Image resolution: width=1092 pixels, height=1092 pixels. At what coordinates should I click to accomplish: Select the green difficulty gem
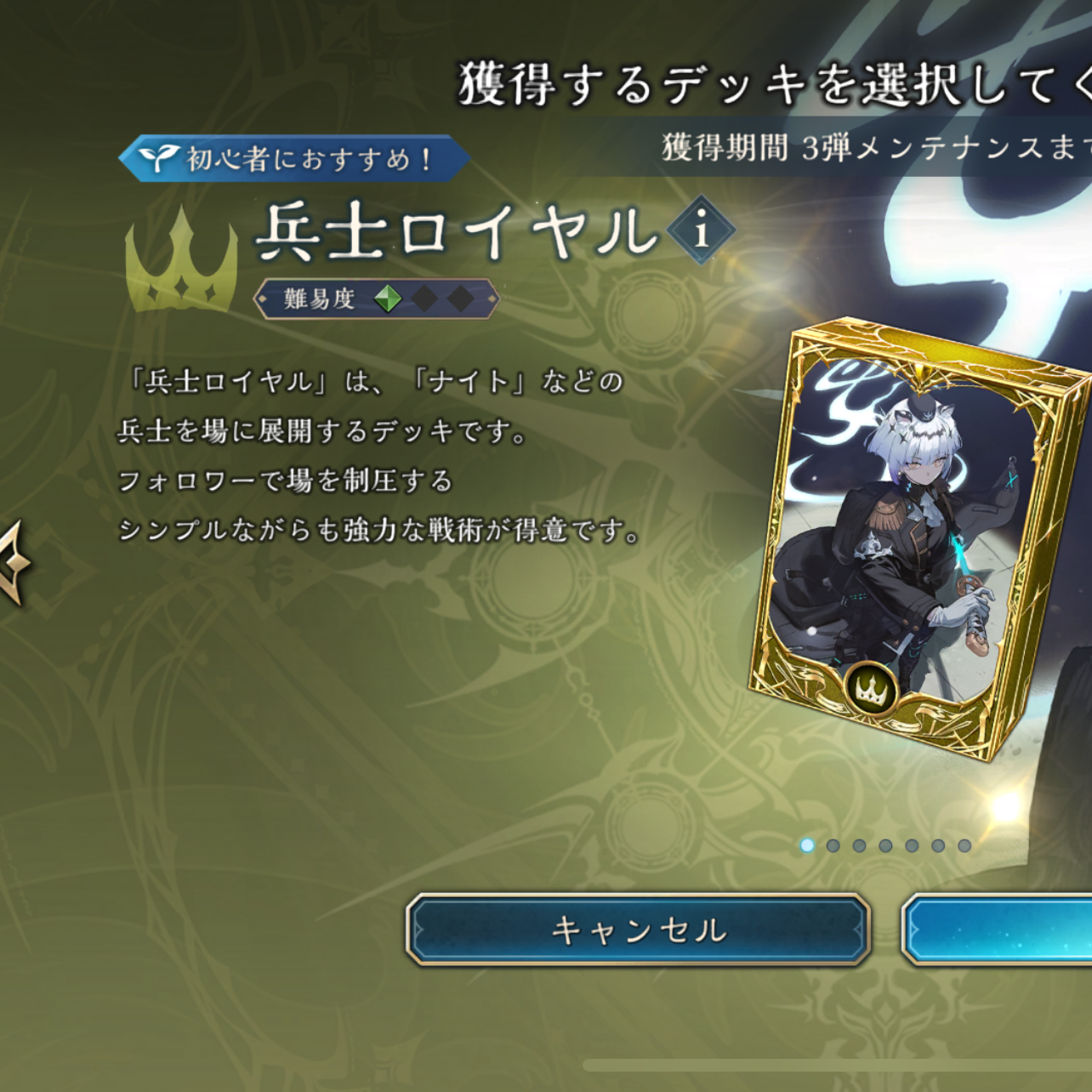(389, 297)
